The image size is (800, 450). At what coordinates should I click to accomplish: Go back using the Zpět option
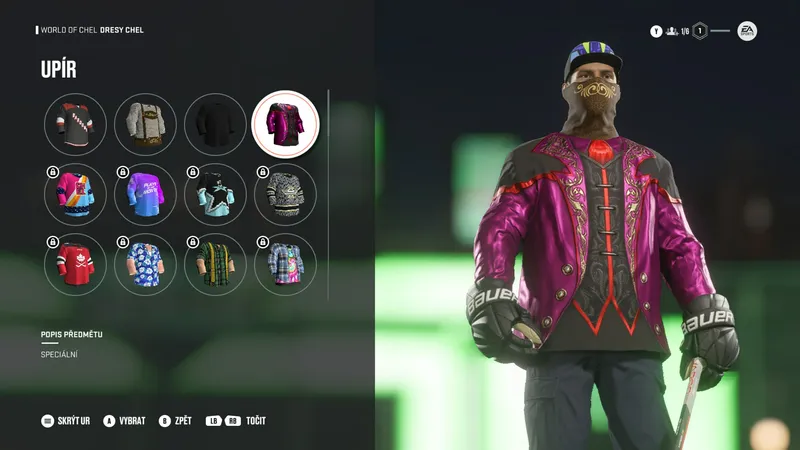pos(176,421)
